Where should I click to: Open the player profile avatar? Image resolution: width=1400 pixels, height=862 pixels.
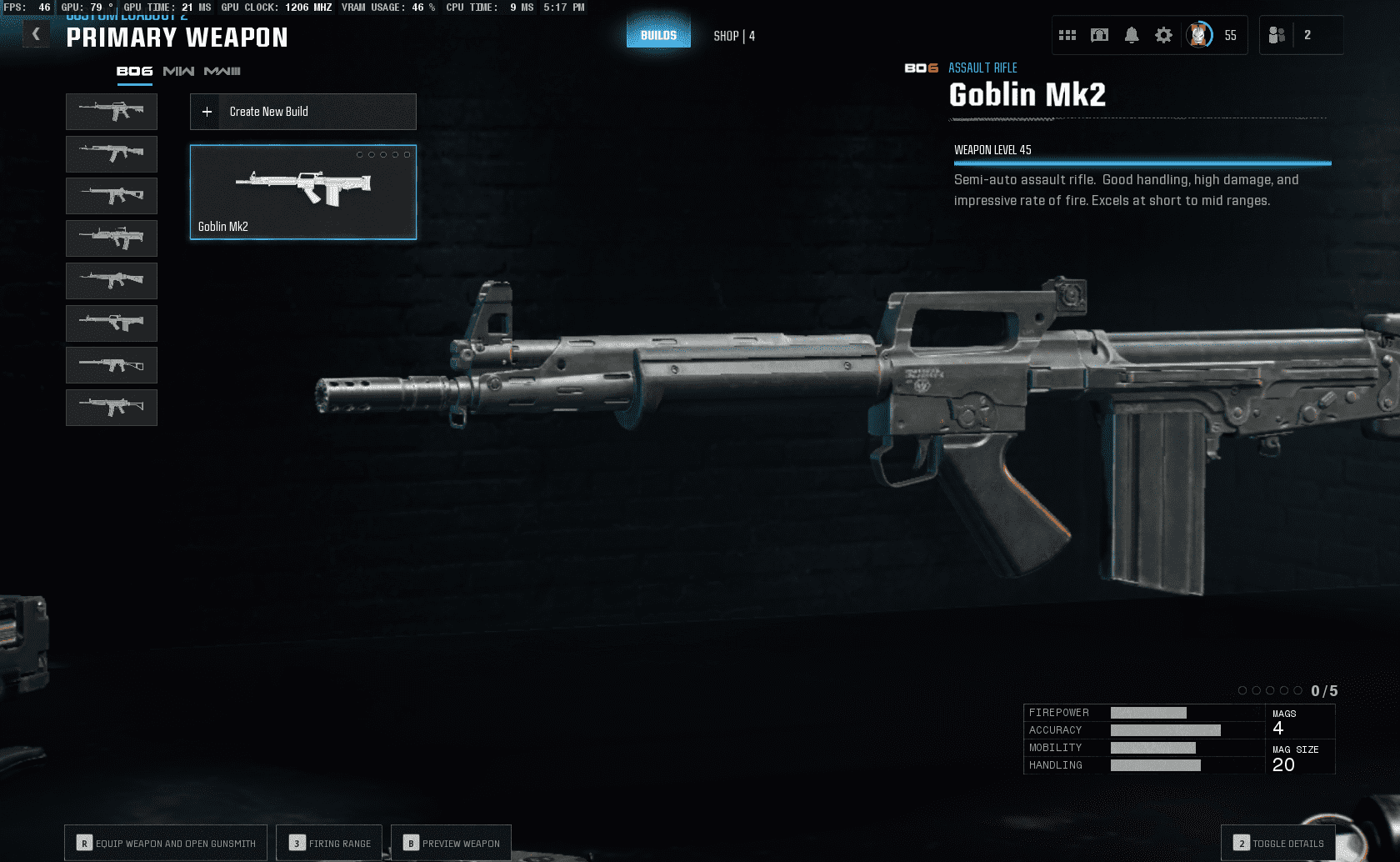point(1199,35)
